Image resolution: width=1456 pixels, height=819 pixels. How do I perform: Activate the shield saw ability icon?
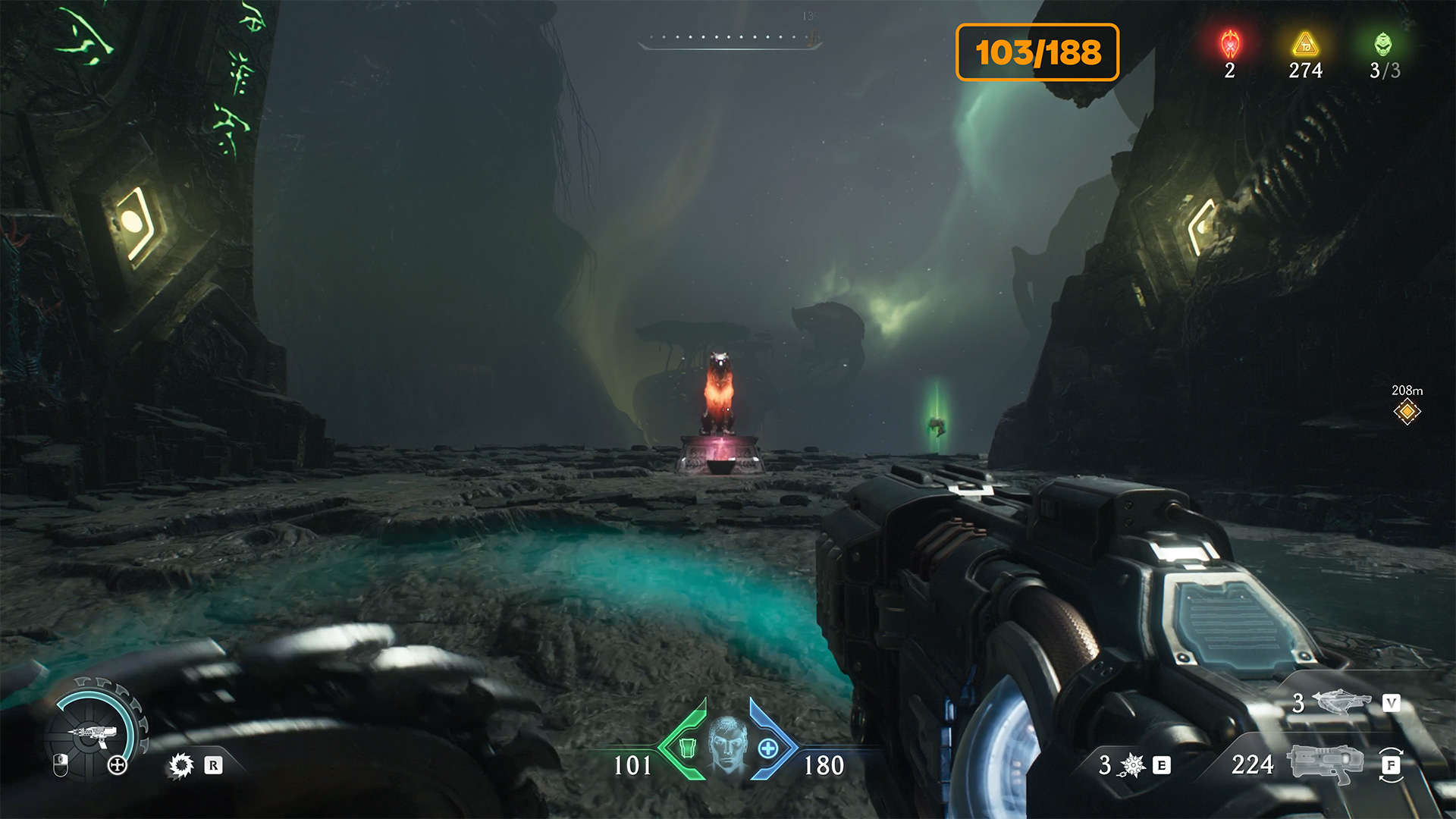180,765
